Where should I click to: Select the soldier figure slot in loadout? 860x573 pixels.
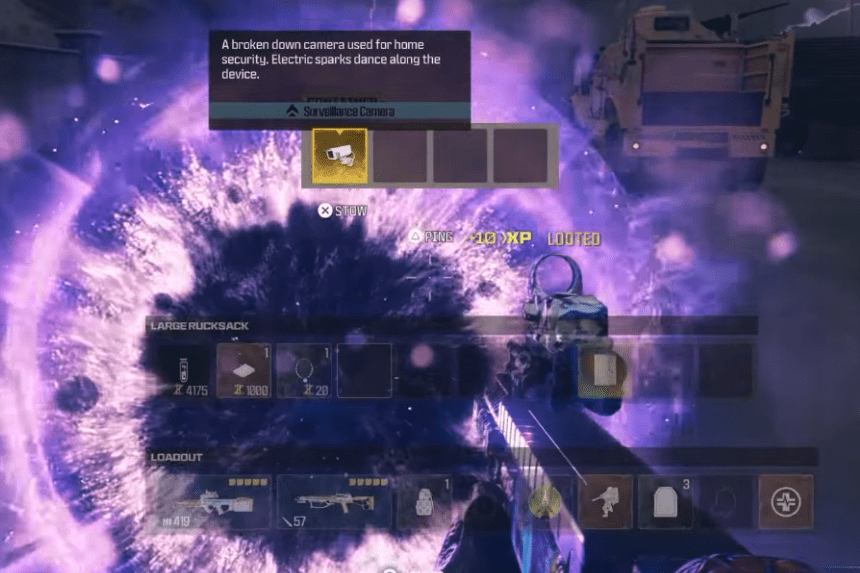click(605, 501)
